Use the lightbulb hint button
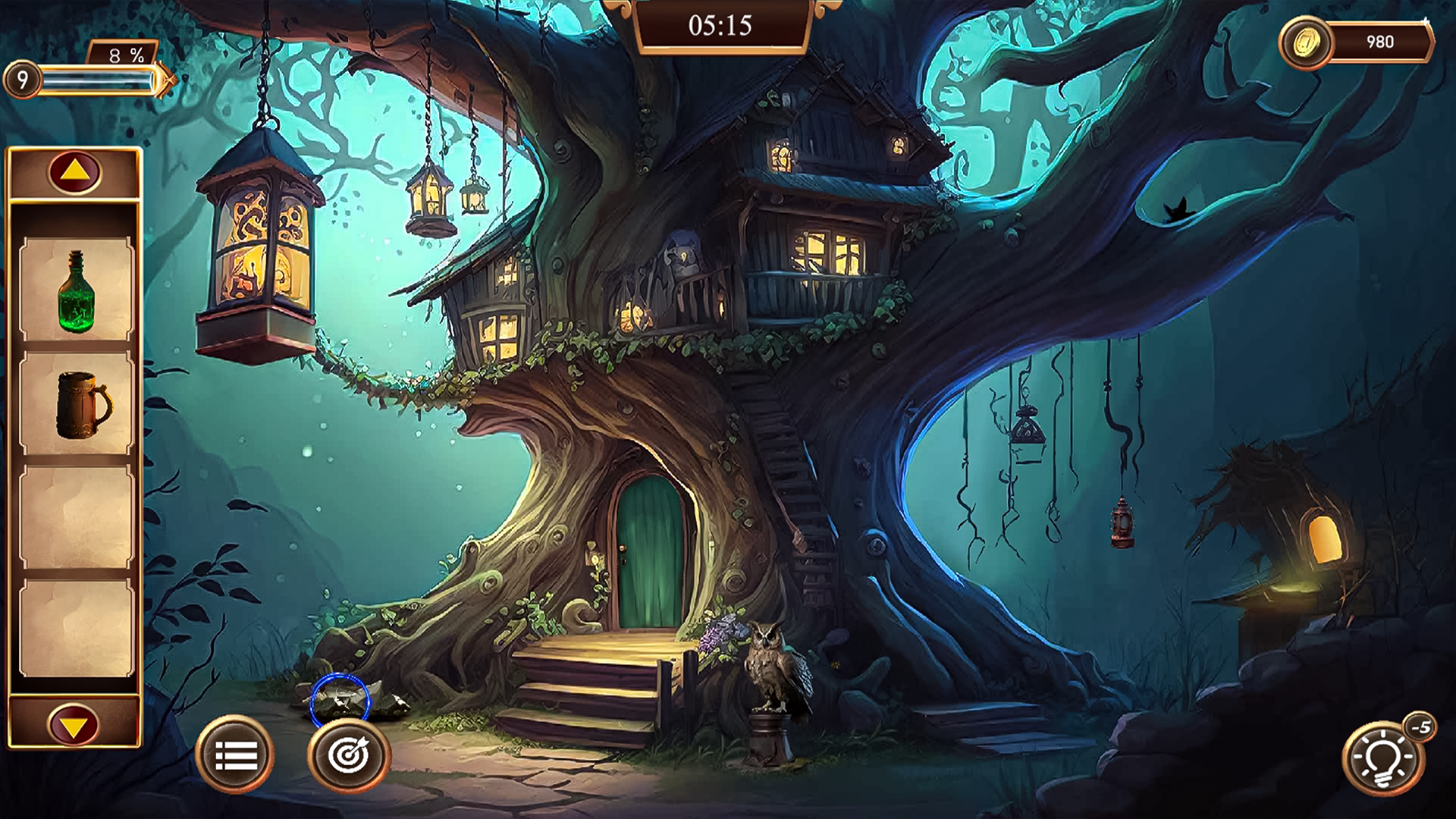The width and height of the screenshot is (1456, 819). (x=1382, y=758)
